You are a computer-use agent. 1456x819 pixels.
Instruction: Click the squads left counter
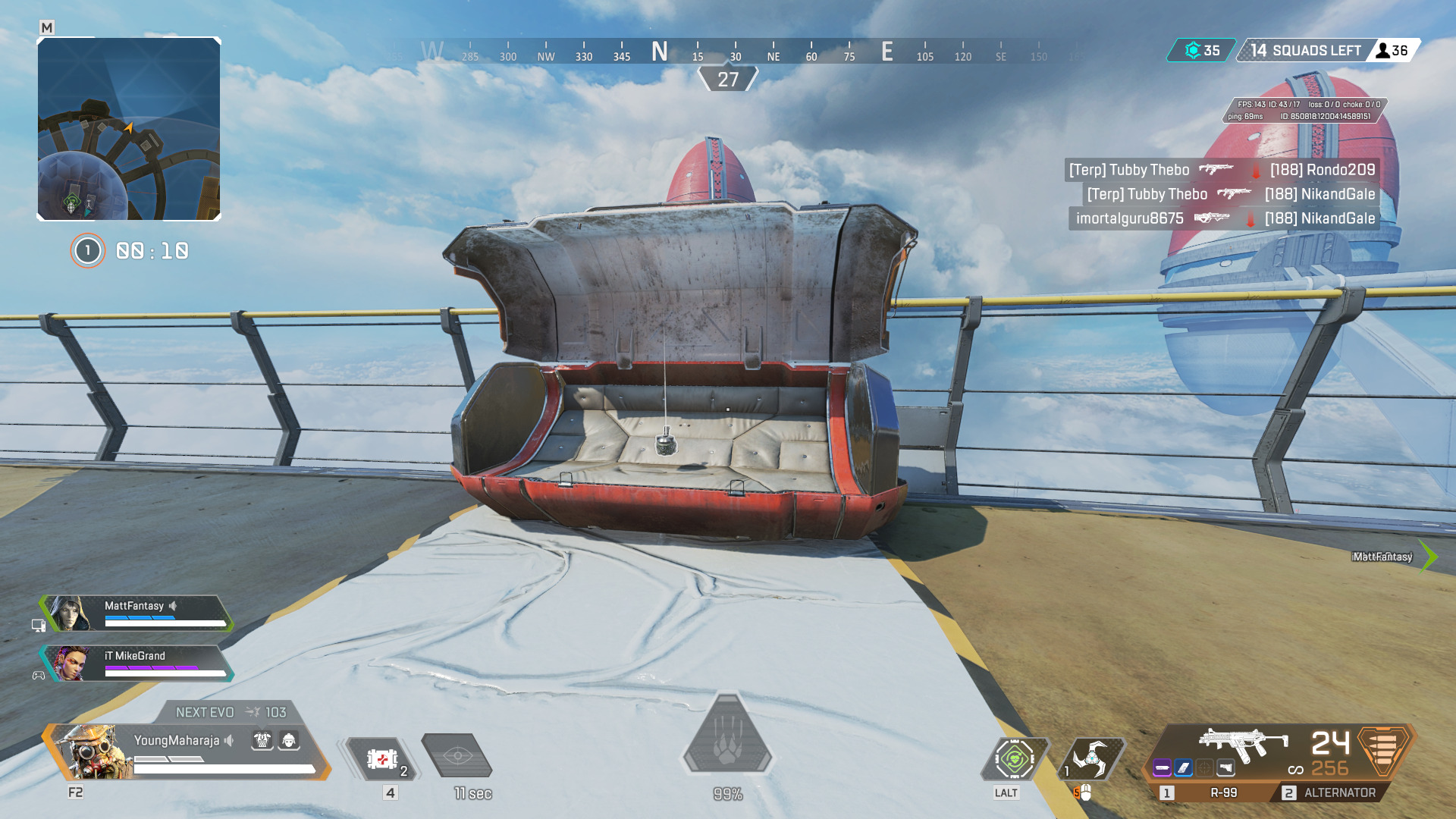pos(1306,51)
